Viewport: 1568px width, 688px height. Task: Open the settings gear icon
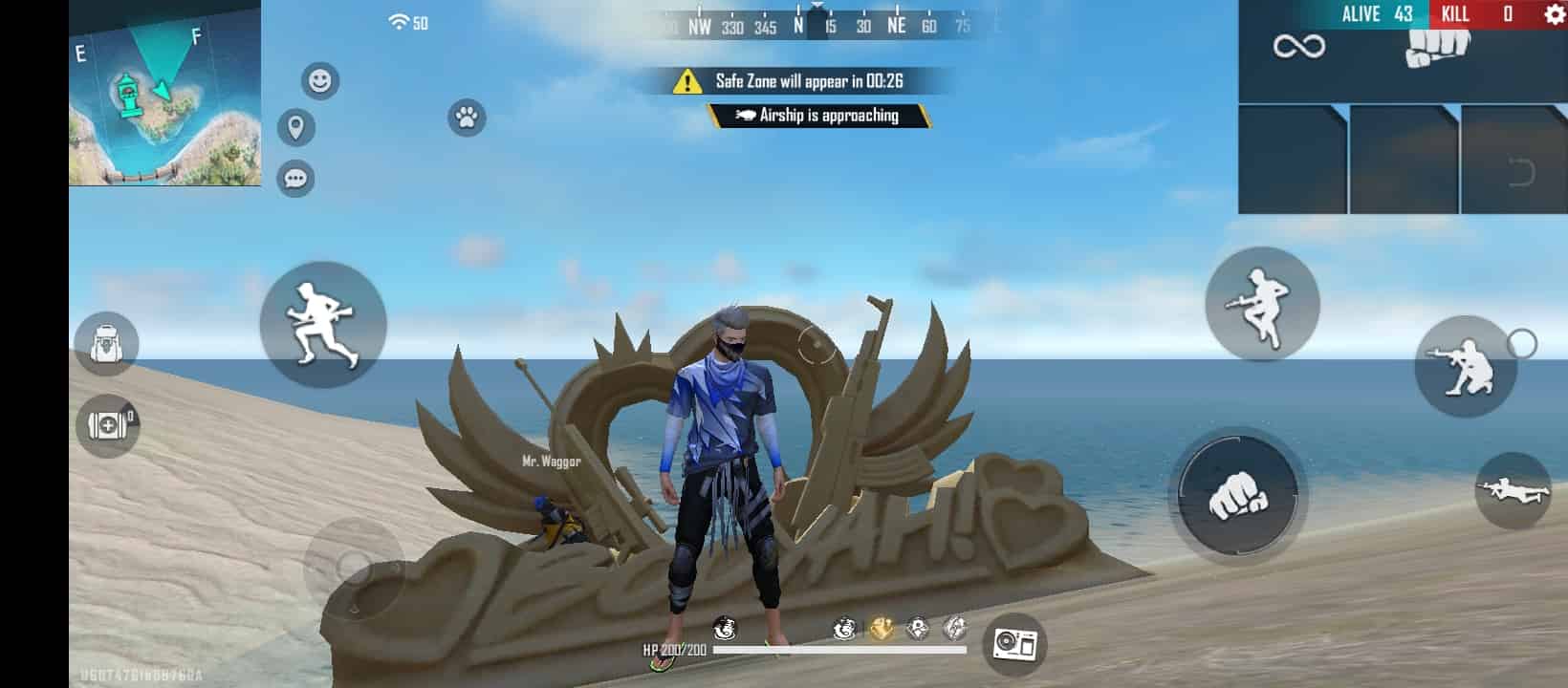[1554, 14]
